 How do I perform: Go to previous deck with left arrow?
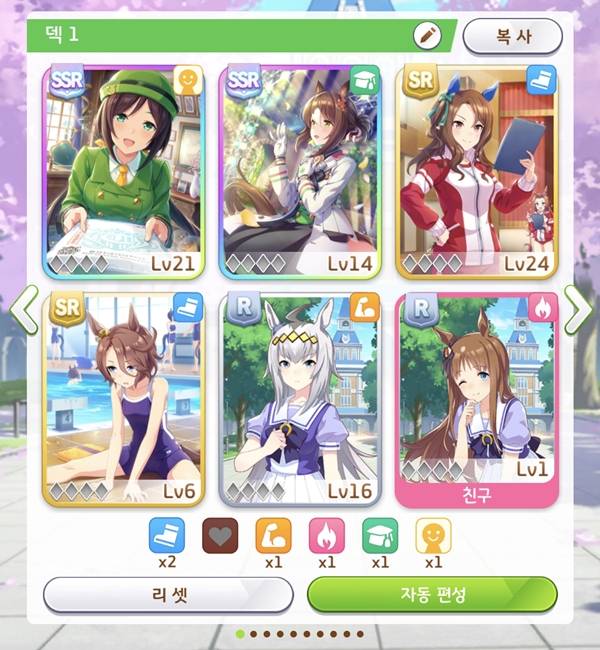click(24, 309)
